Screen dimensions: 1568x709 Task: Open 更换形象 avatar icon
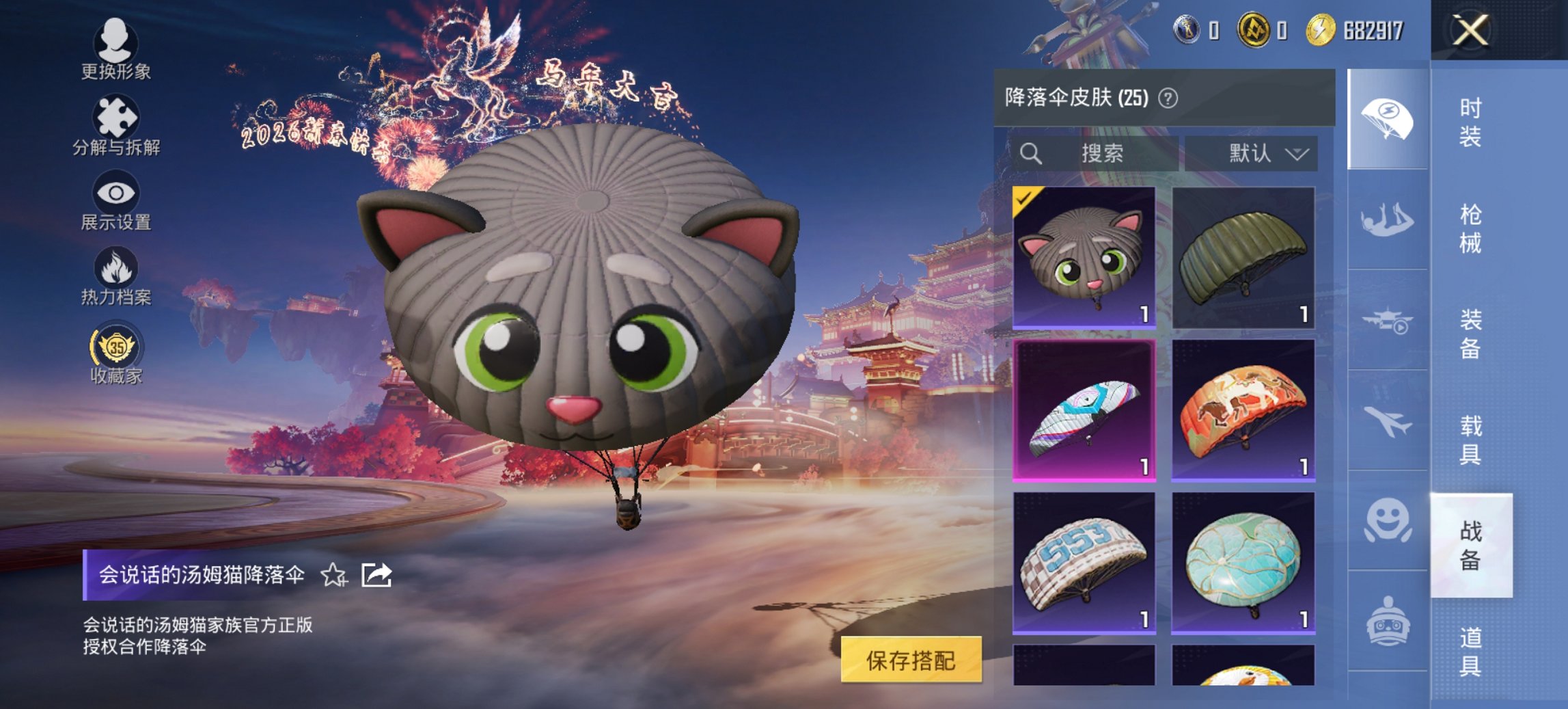(x=116, y=39)
